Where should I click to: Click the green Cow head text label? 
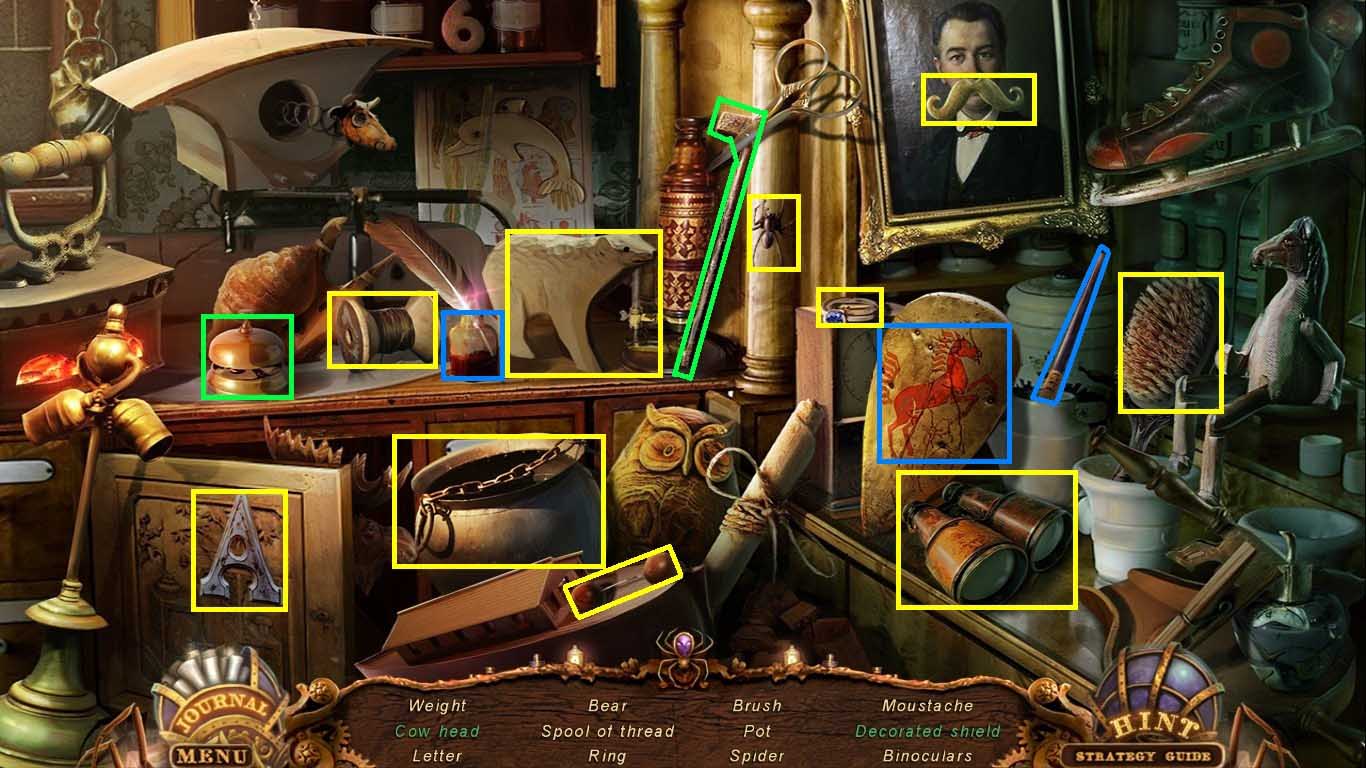pos(436,732)
